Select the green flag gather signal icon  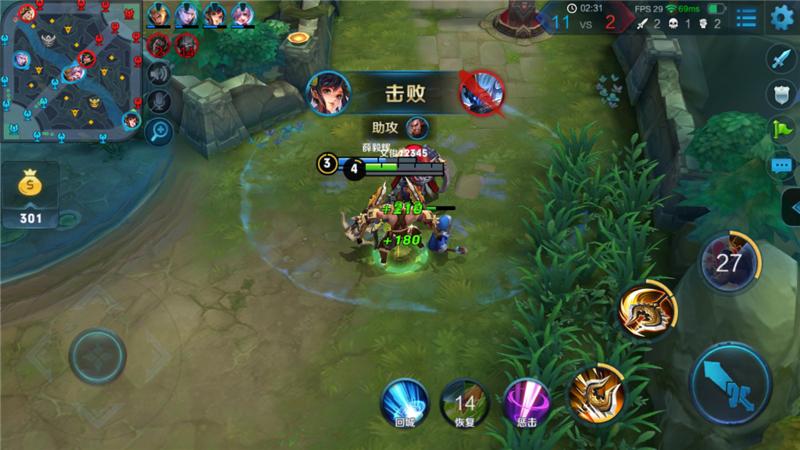(x=781, y=129)
